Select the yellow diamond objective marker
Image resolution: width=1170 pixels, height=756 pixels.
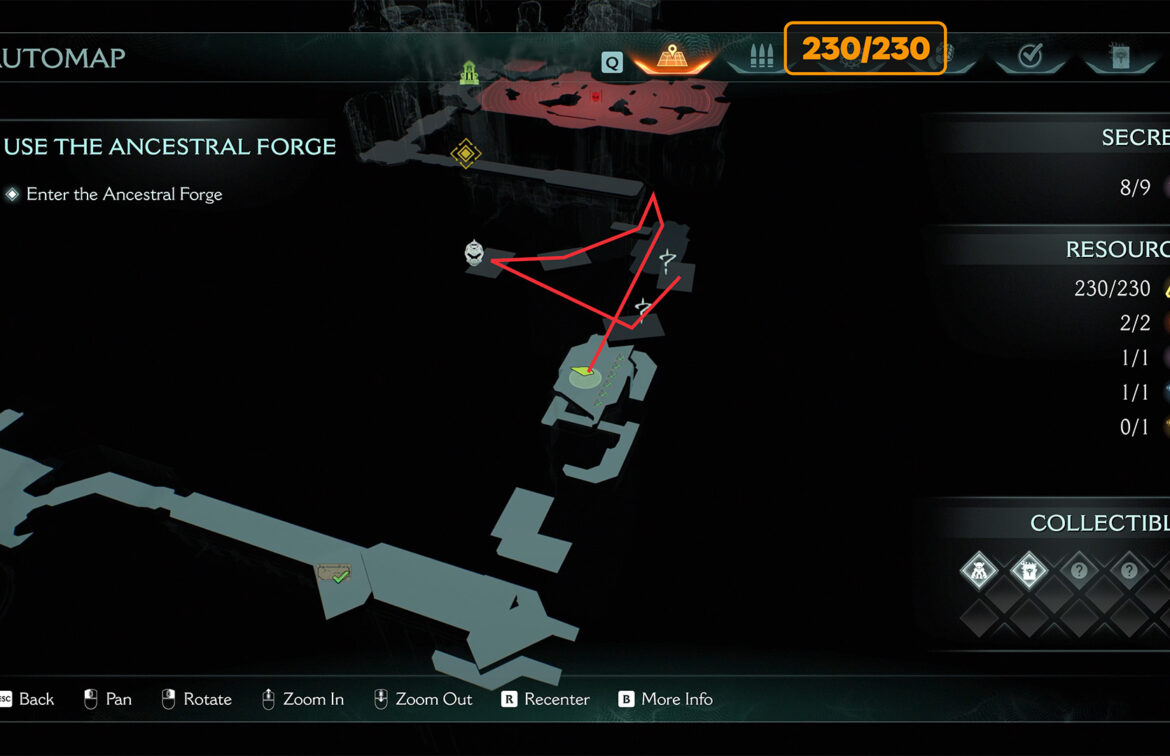(466, 154)
